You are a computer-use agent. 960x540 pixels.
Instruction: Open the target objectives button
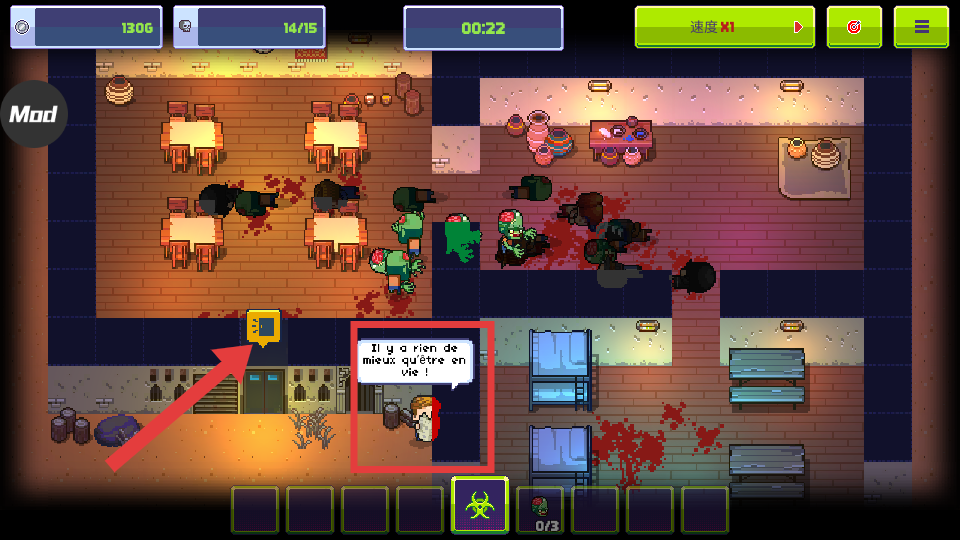pyautogui.click(x=854, y=27)
